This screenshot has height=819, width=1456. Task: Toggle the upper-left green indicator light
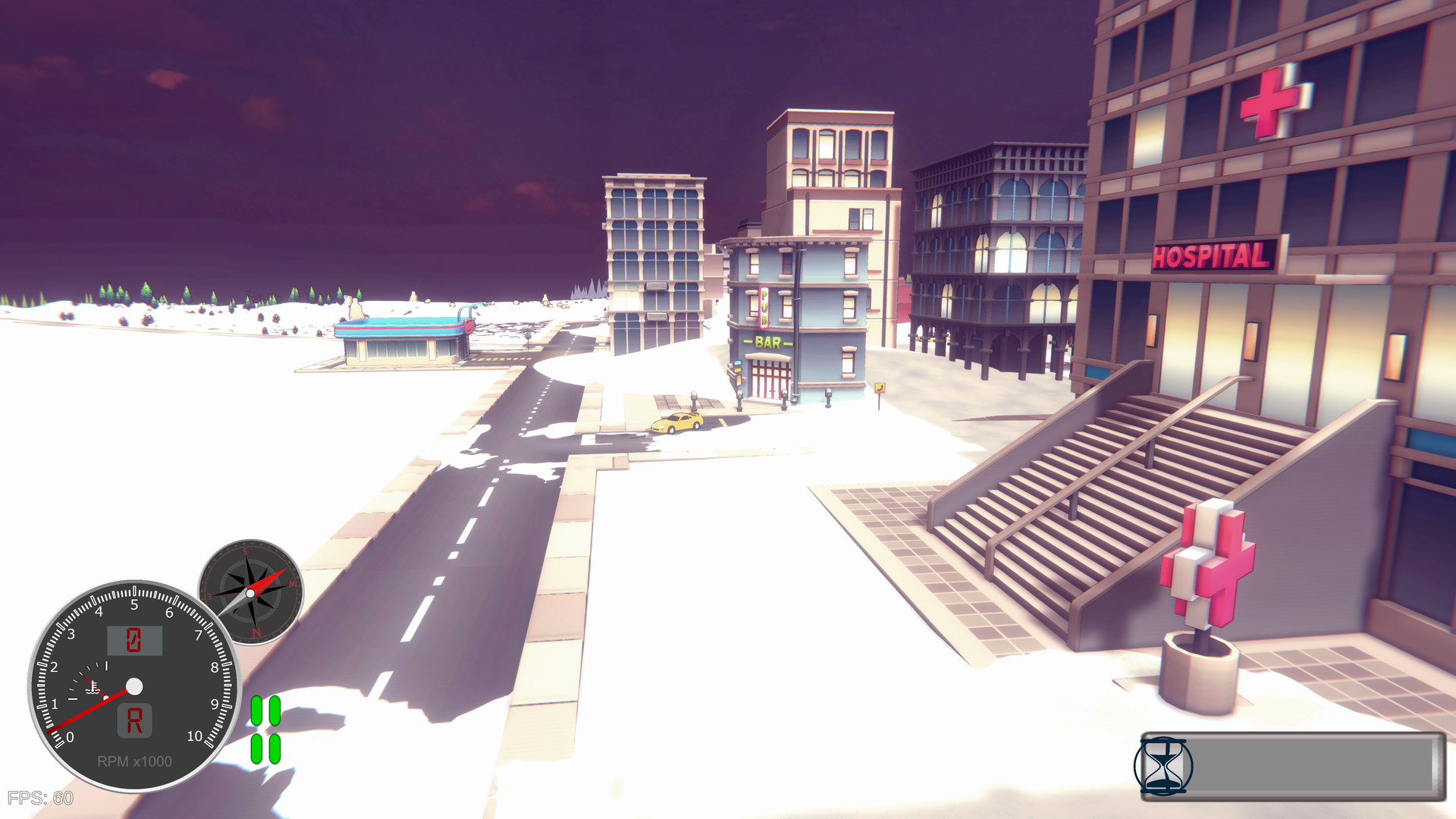256,710
